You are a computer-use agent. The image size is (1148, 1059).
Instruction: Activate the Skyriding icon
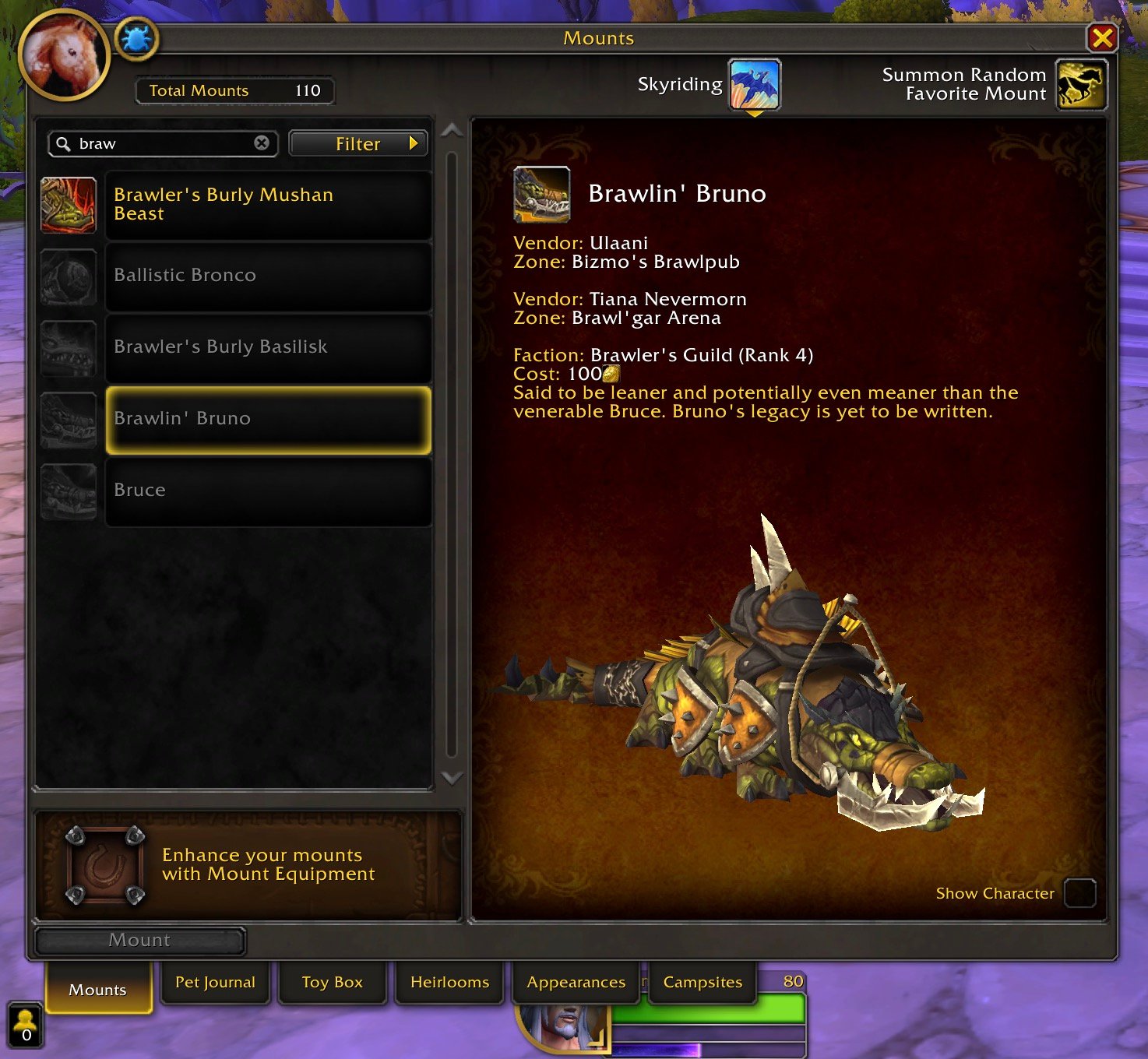754,84
